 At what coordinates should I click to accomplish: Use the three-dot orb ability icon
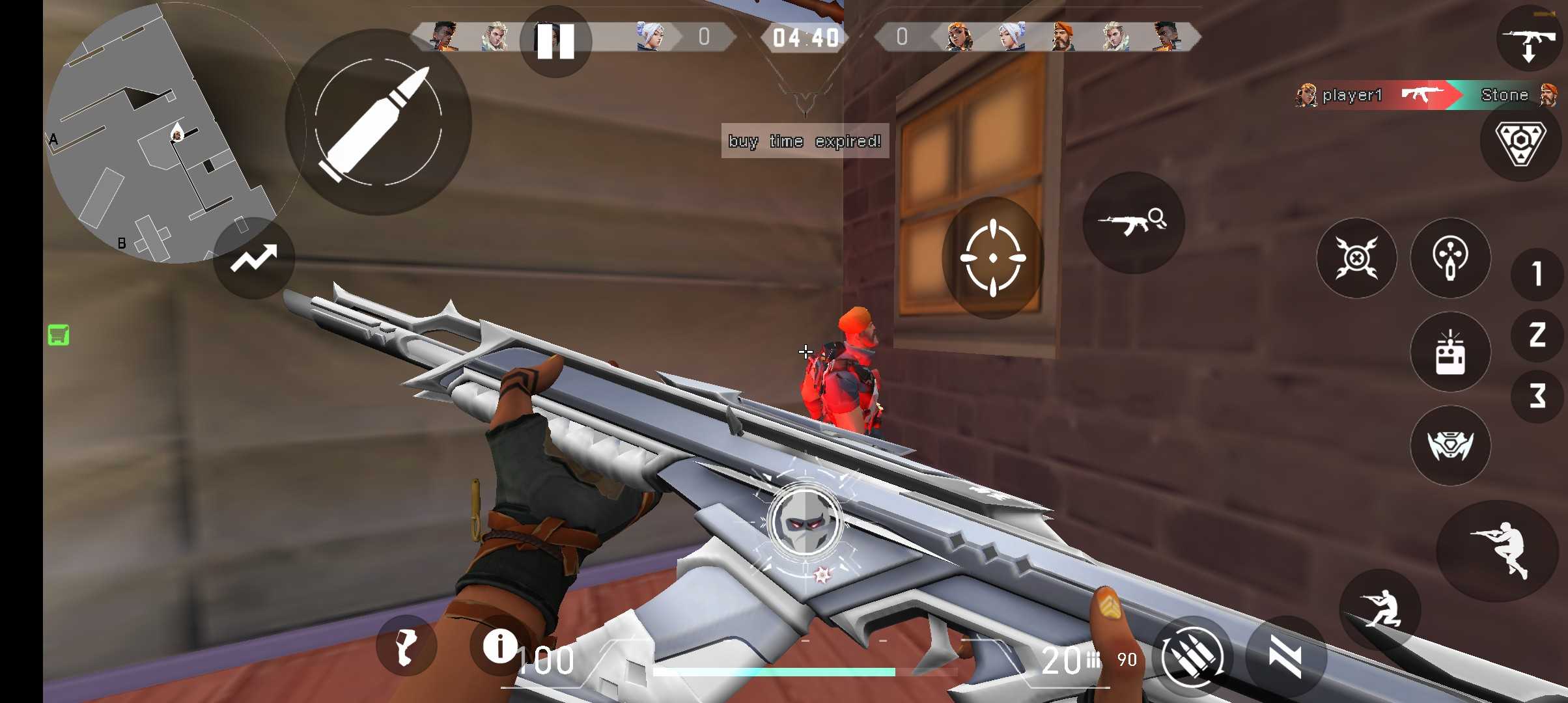coord(1450,258)
